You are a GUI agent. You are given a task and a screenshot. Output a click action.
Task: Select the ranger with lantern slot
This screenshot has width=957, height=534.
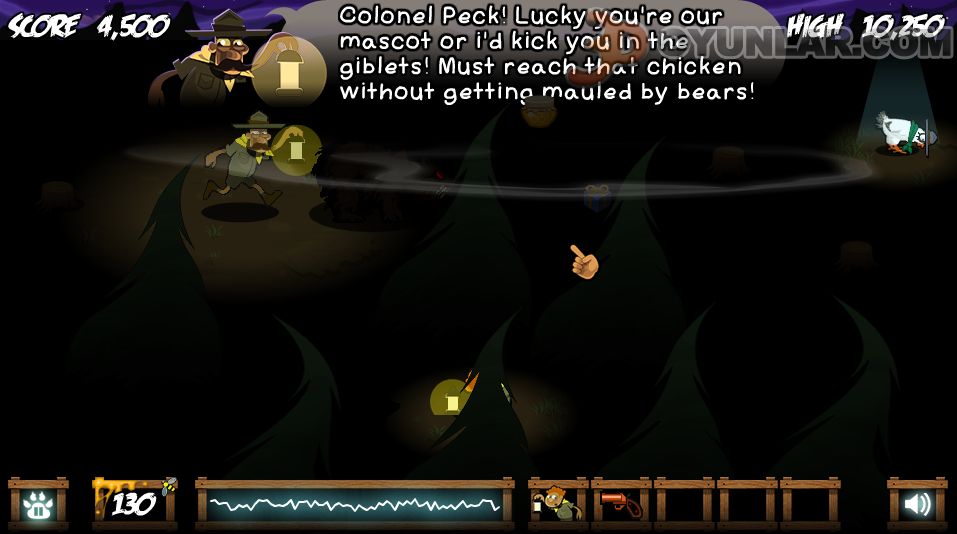pos(557,505)
